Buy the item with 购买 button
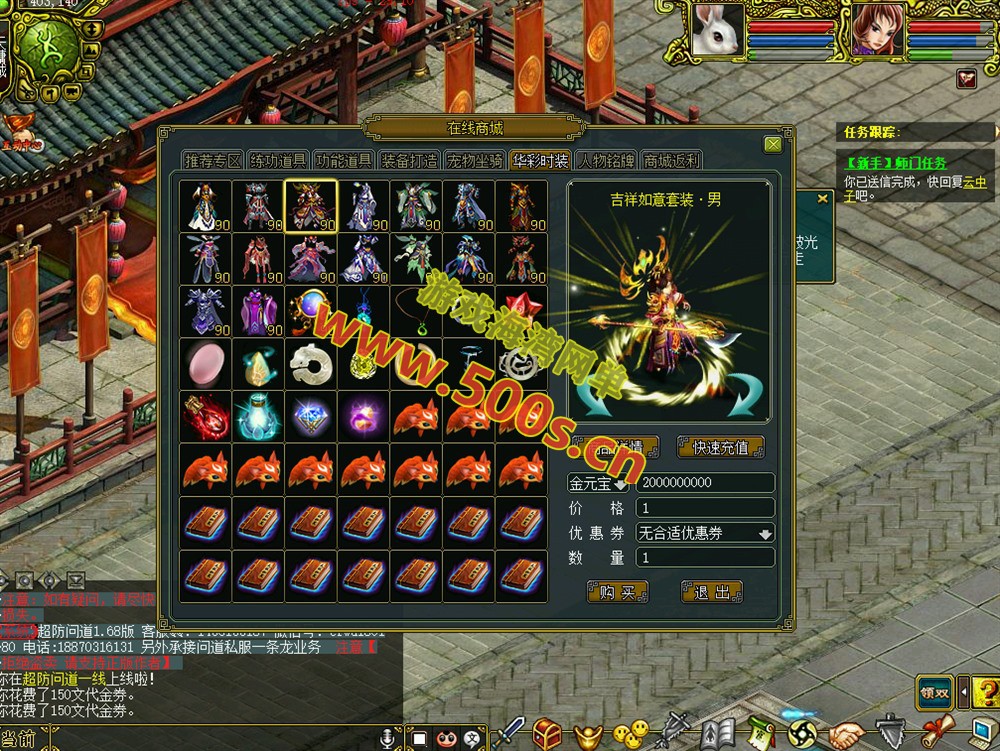This screenshot has height=751, width=1000. coord(617,592)
